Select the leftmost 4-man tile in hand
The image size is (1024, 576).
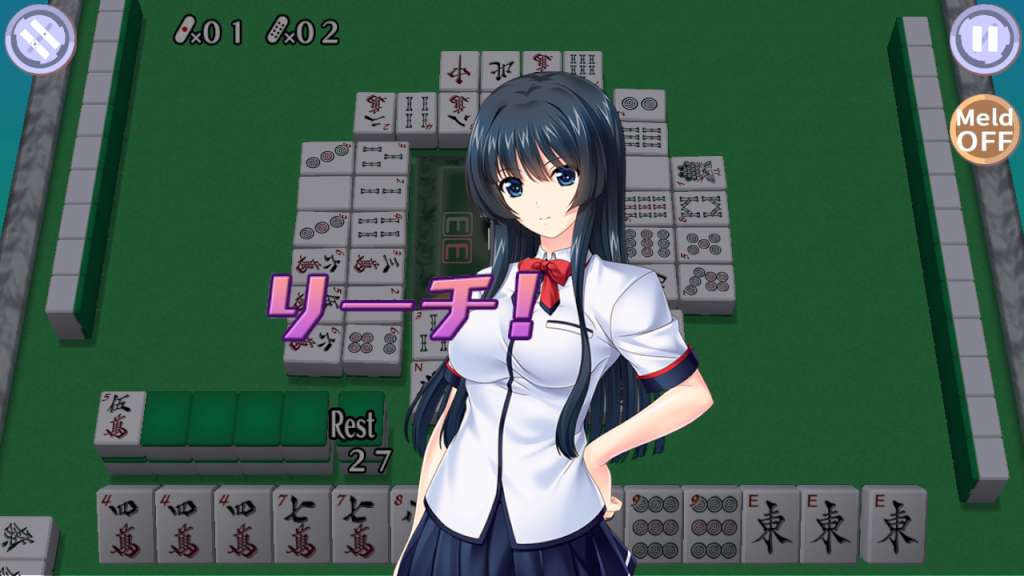126,523
